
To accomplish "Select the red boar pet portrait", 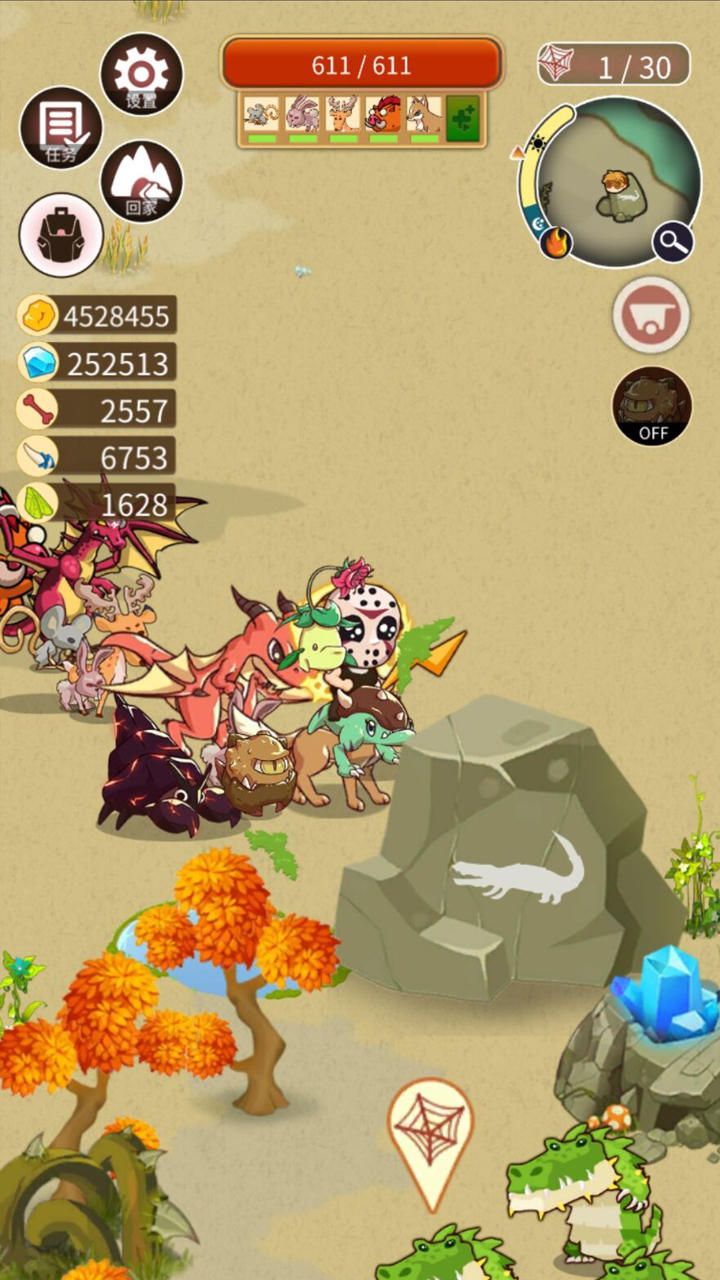I will [383, 115].
